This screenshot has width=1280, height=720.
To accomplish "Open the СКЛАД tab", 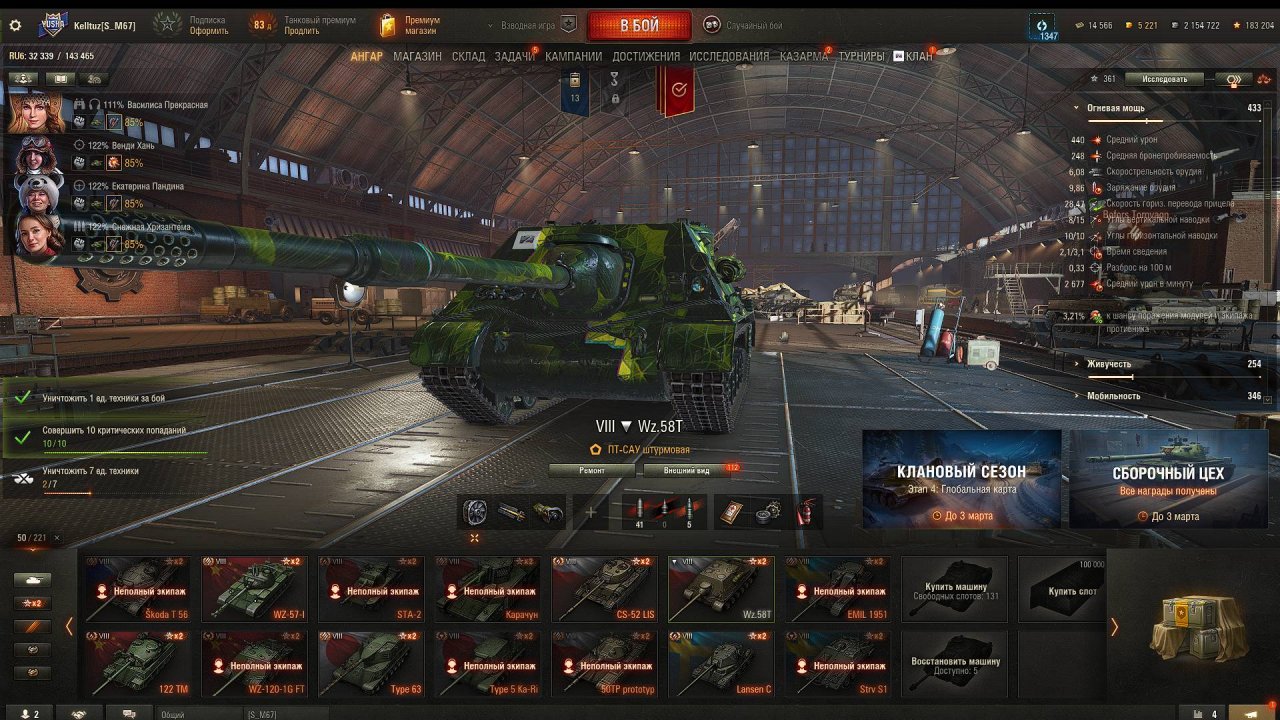I will [468, 57].
